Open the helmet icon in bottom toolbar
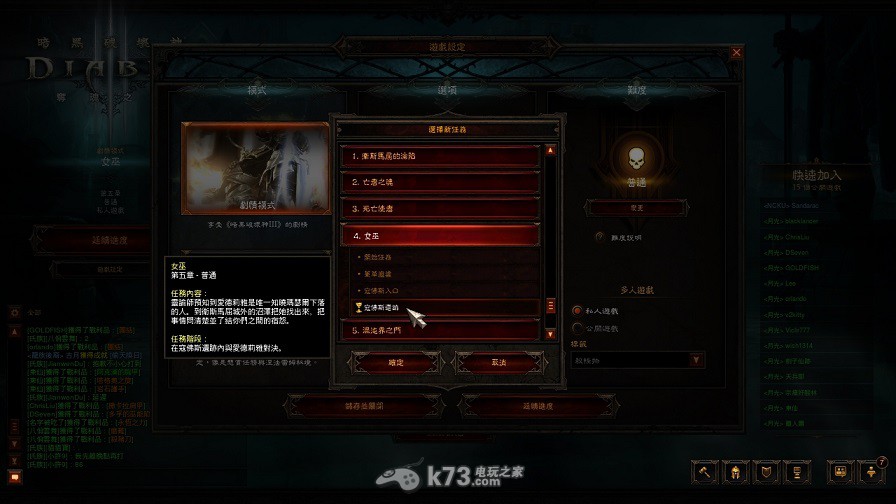This screenshot has height=504, width=896. (735, 470)
